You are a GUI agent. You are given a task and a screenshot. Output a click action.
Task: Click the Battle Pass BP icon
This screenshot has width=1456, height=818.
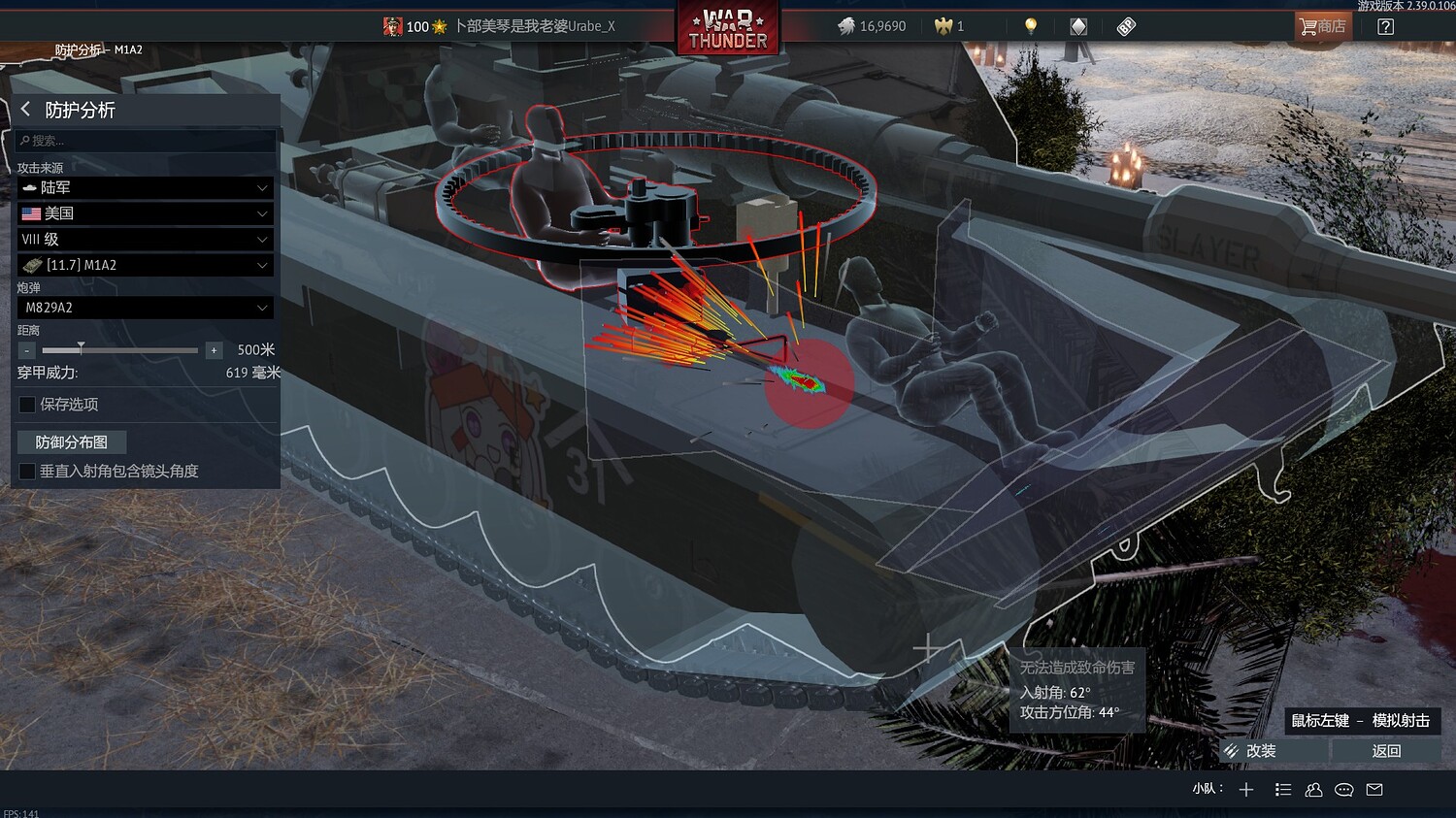pos(1125,26)
